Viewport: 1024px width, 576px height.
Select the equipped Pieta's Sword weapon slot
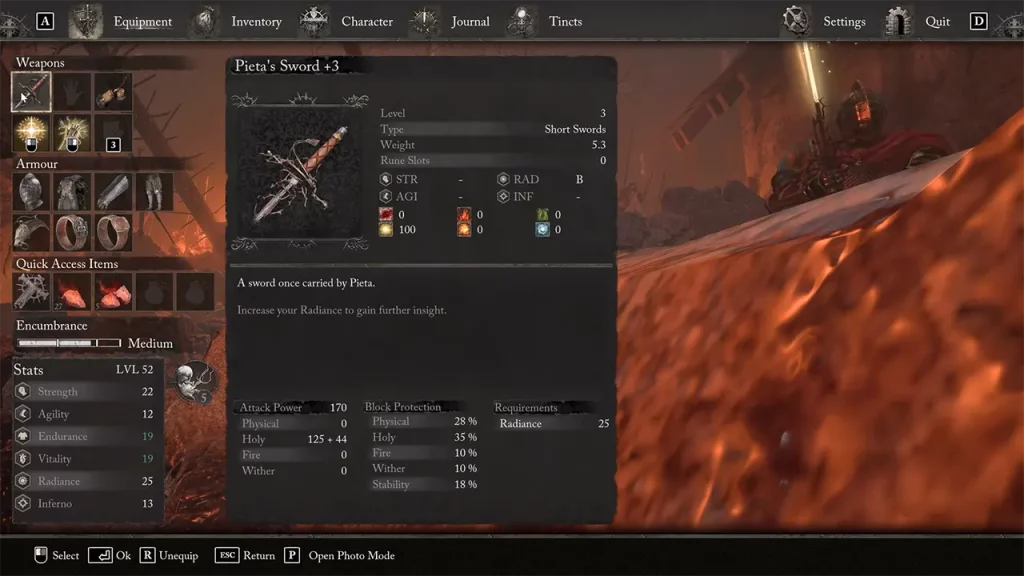click(x=32, y=92)
